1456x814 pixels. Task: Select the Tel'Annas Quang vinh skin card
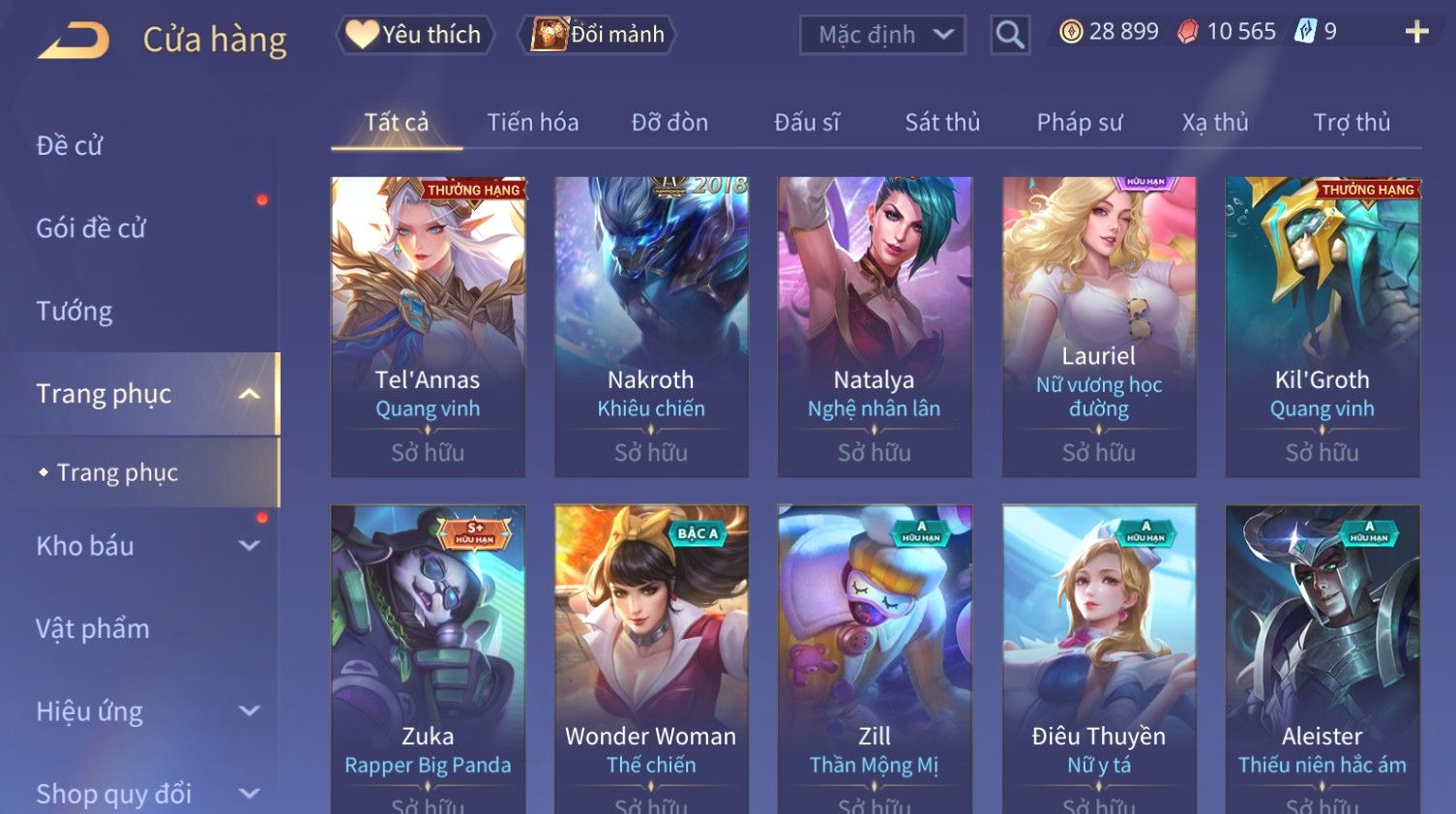point(428,326)
